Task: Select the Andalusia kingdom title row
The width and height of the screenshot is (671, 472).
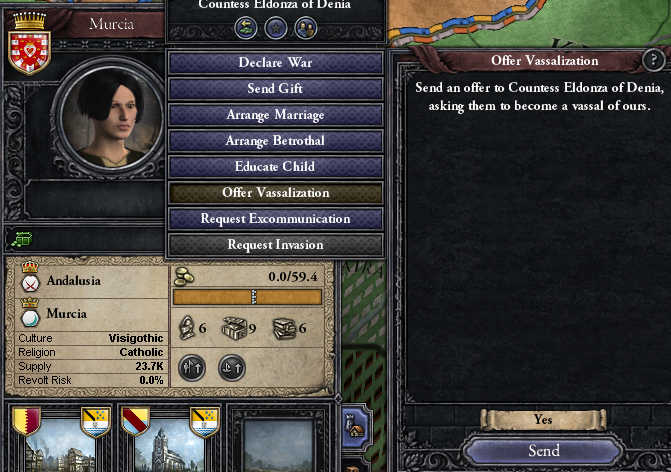Action: coord(75,281)
